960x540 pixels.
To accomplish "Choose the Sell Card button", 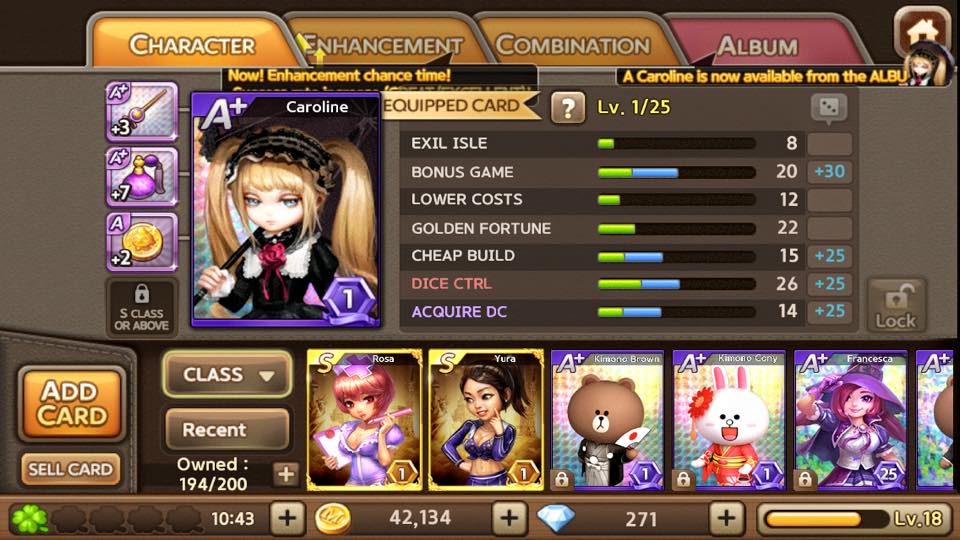I will 72,469.
